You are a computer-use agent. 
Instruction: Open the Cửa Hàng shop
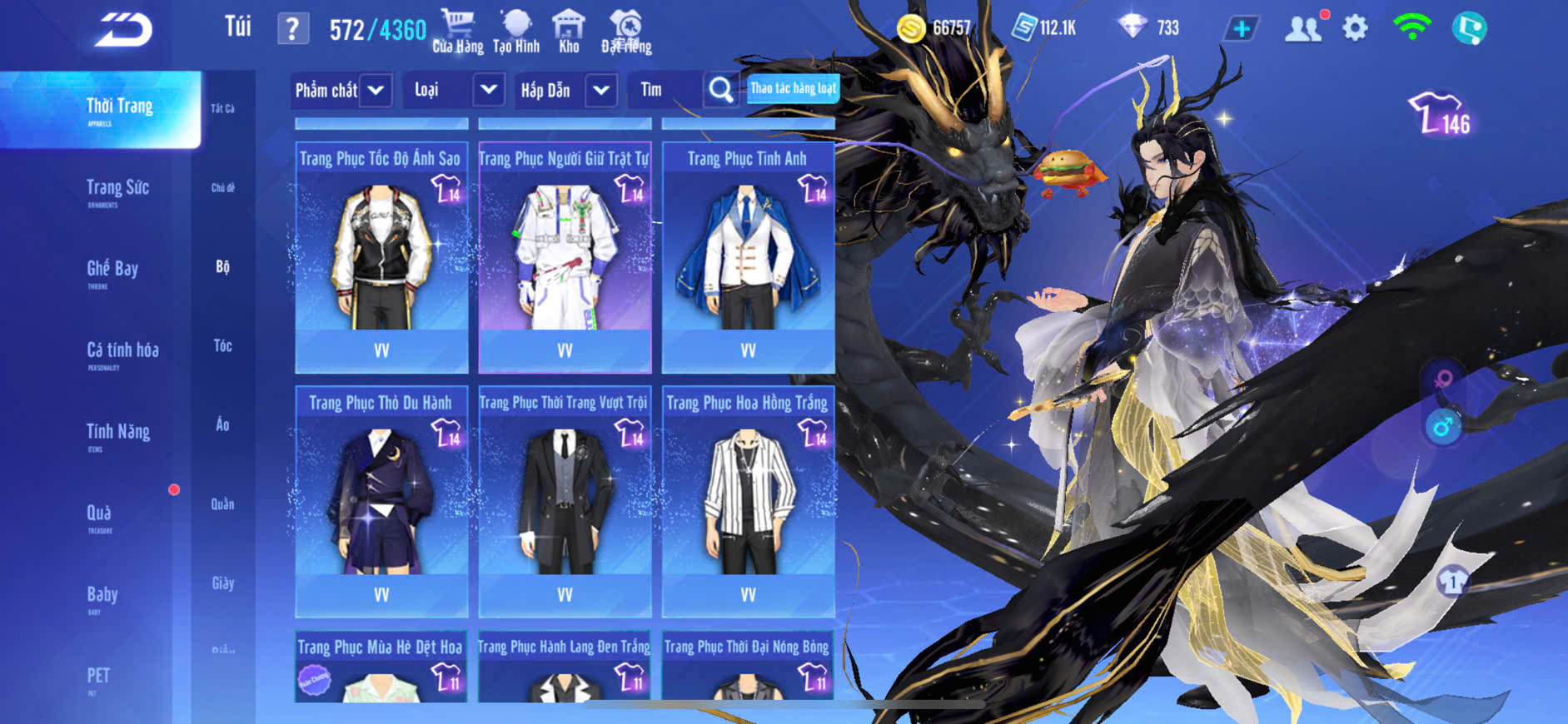coord(457,32)
